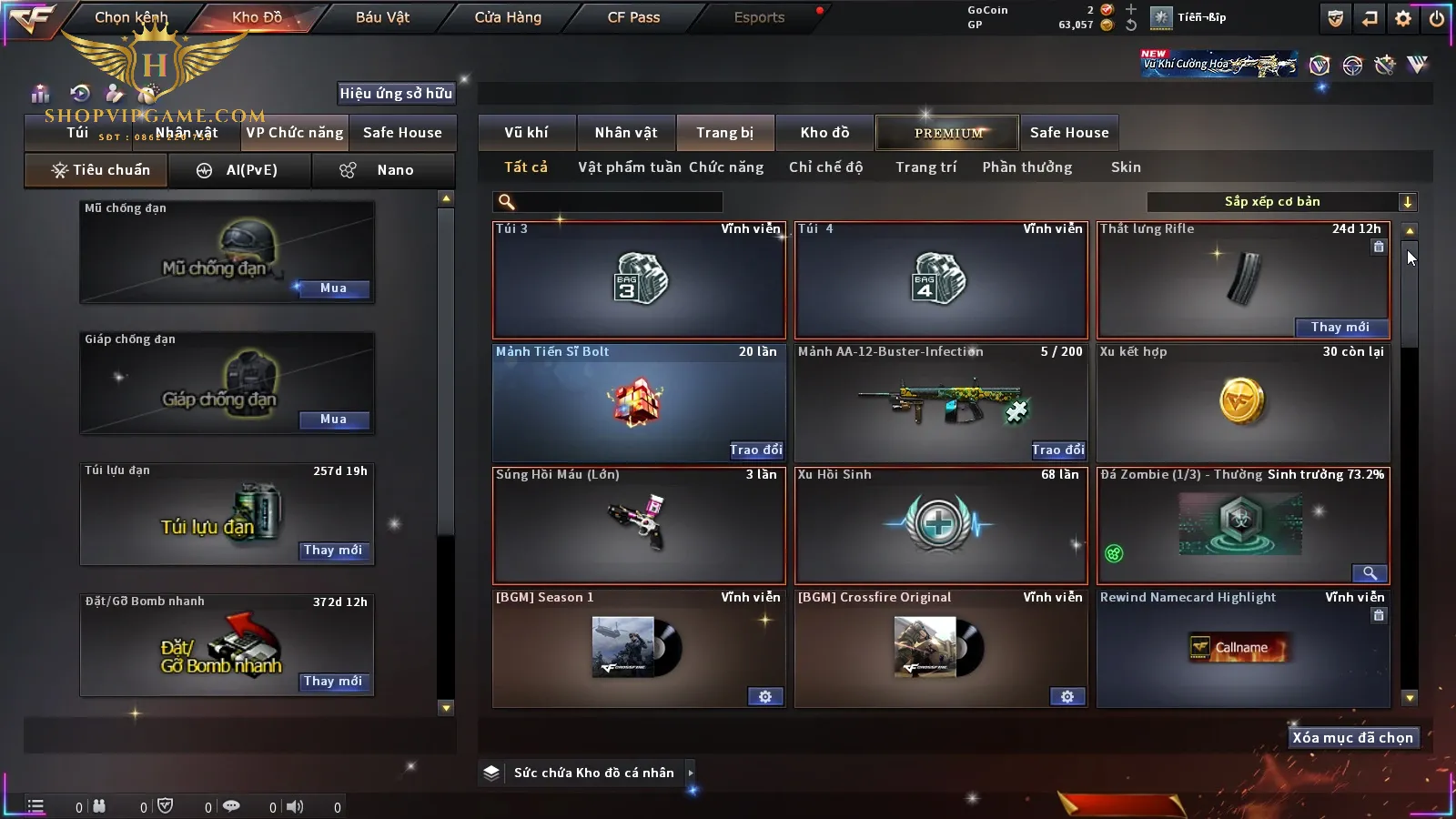Switch to the AI(PvE) loadout tab

click(240, 170)
